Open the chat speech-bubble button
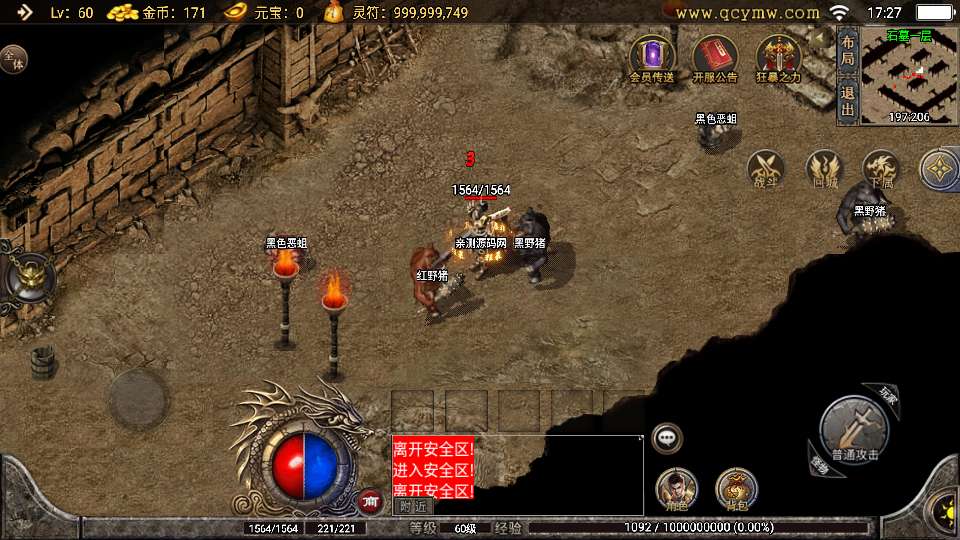Viewport: 960px width, 540px height. coord(666,438)
